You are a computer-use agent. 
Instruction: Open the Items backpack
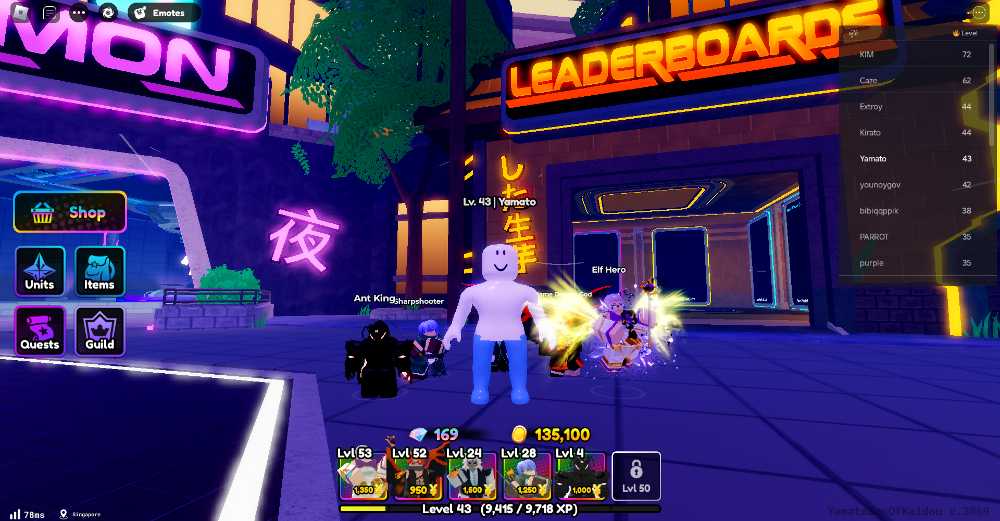pos(100,271)
